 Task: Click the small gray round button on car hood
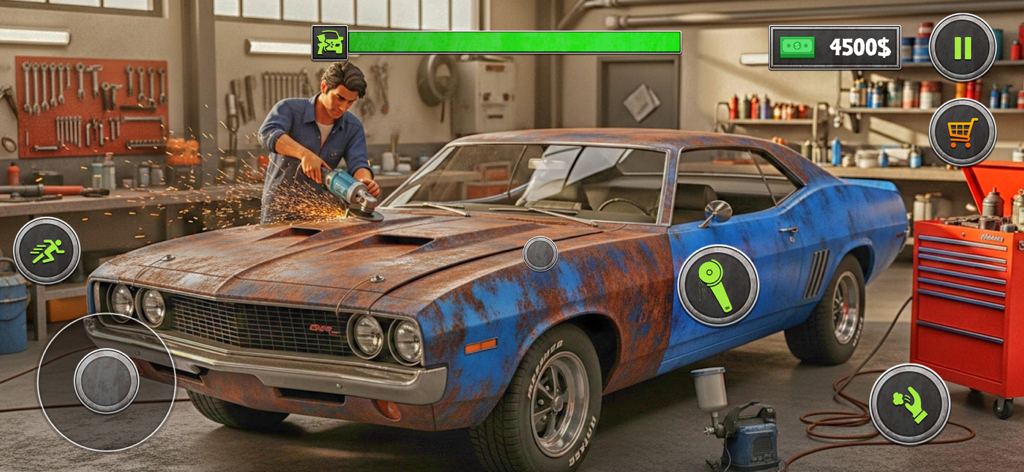(x=541, y=253)
